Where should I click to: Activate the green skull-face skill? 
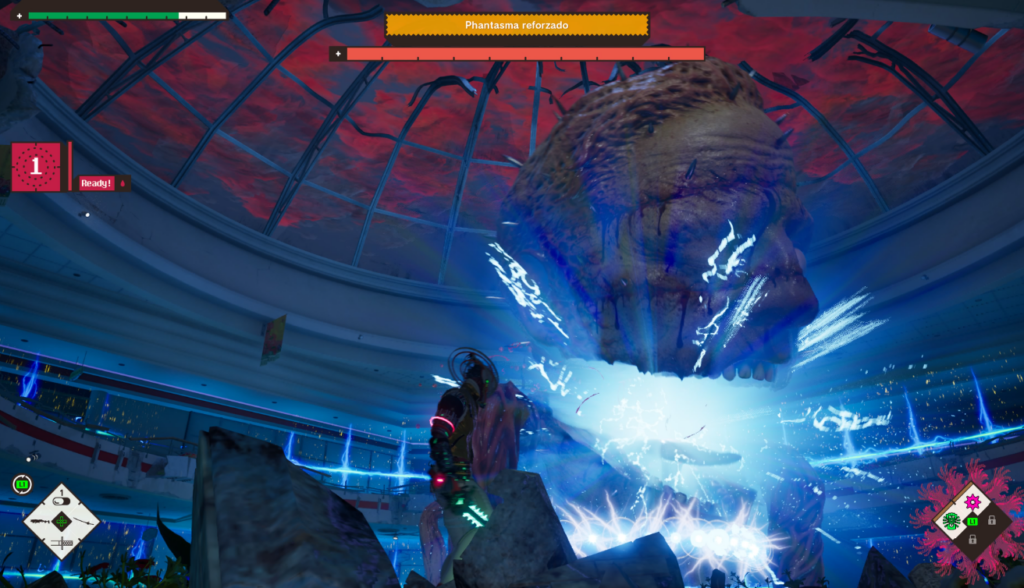(x=951, y=520)
